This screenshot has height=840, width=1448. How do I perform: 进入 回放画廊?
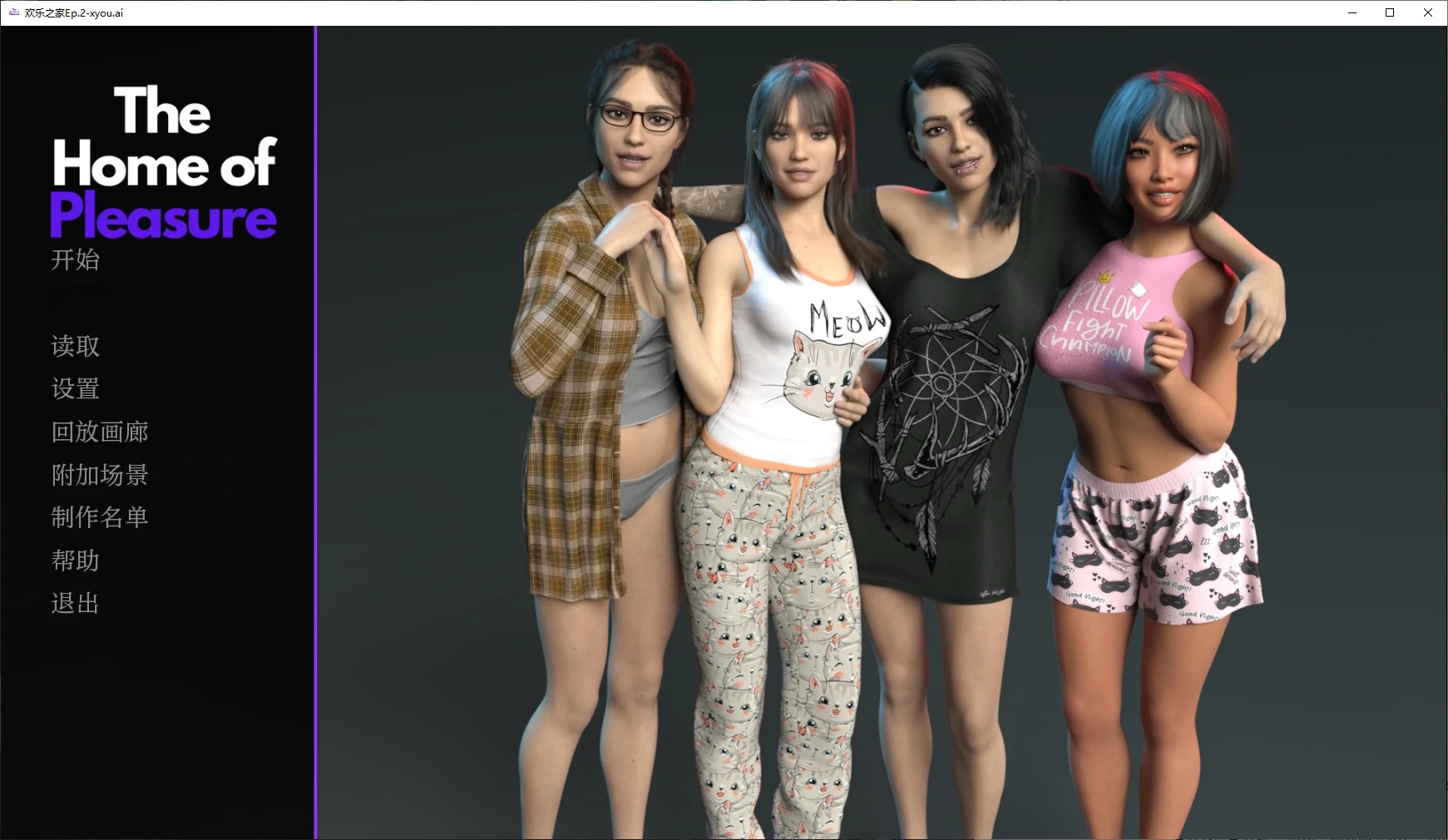coord(99,432)
